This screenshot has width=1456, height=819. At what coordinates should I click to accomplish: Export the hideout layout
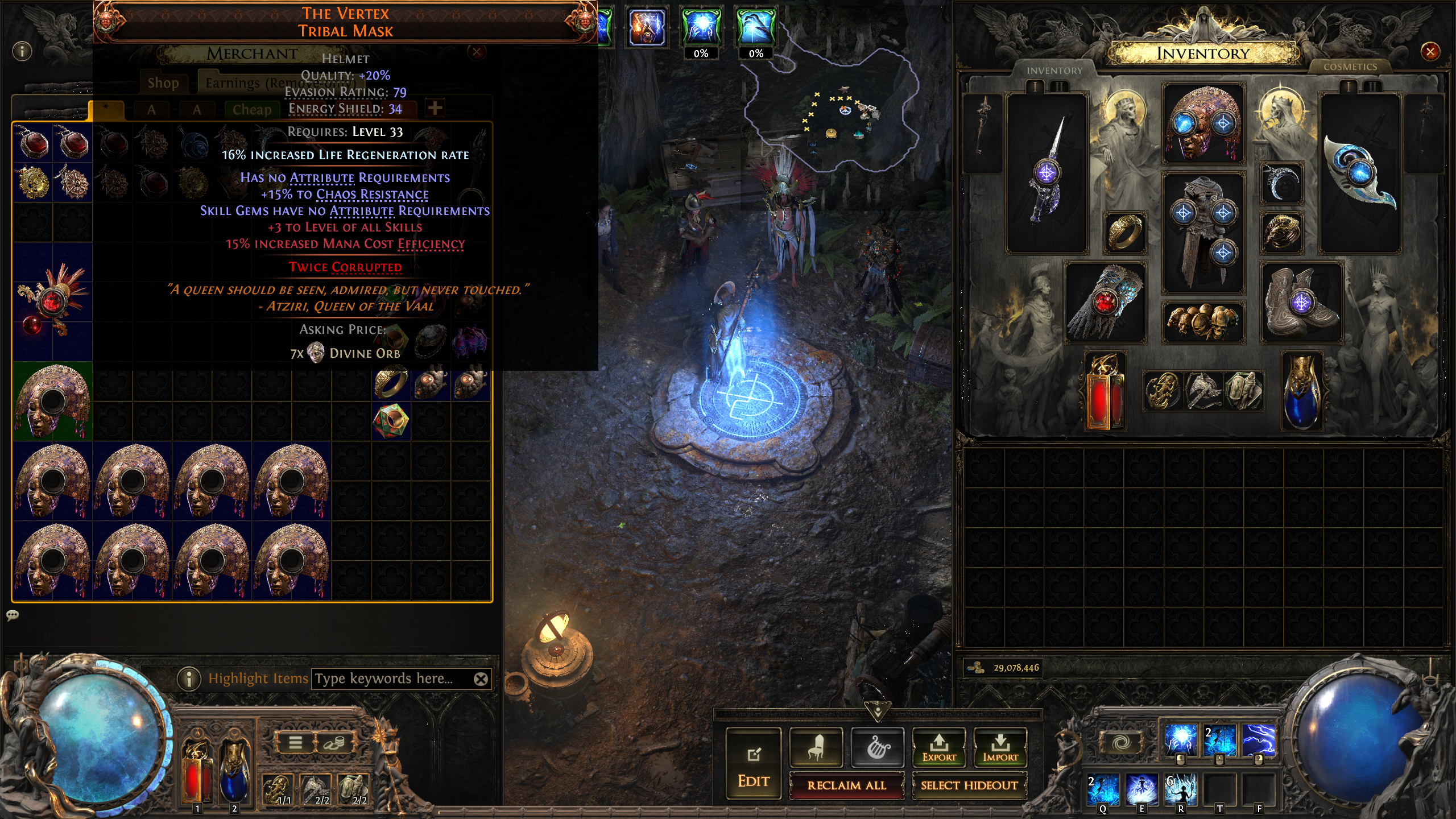[939, 746]
